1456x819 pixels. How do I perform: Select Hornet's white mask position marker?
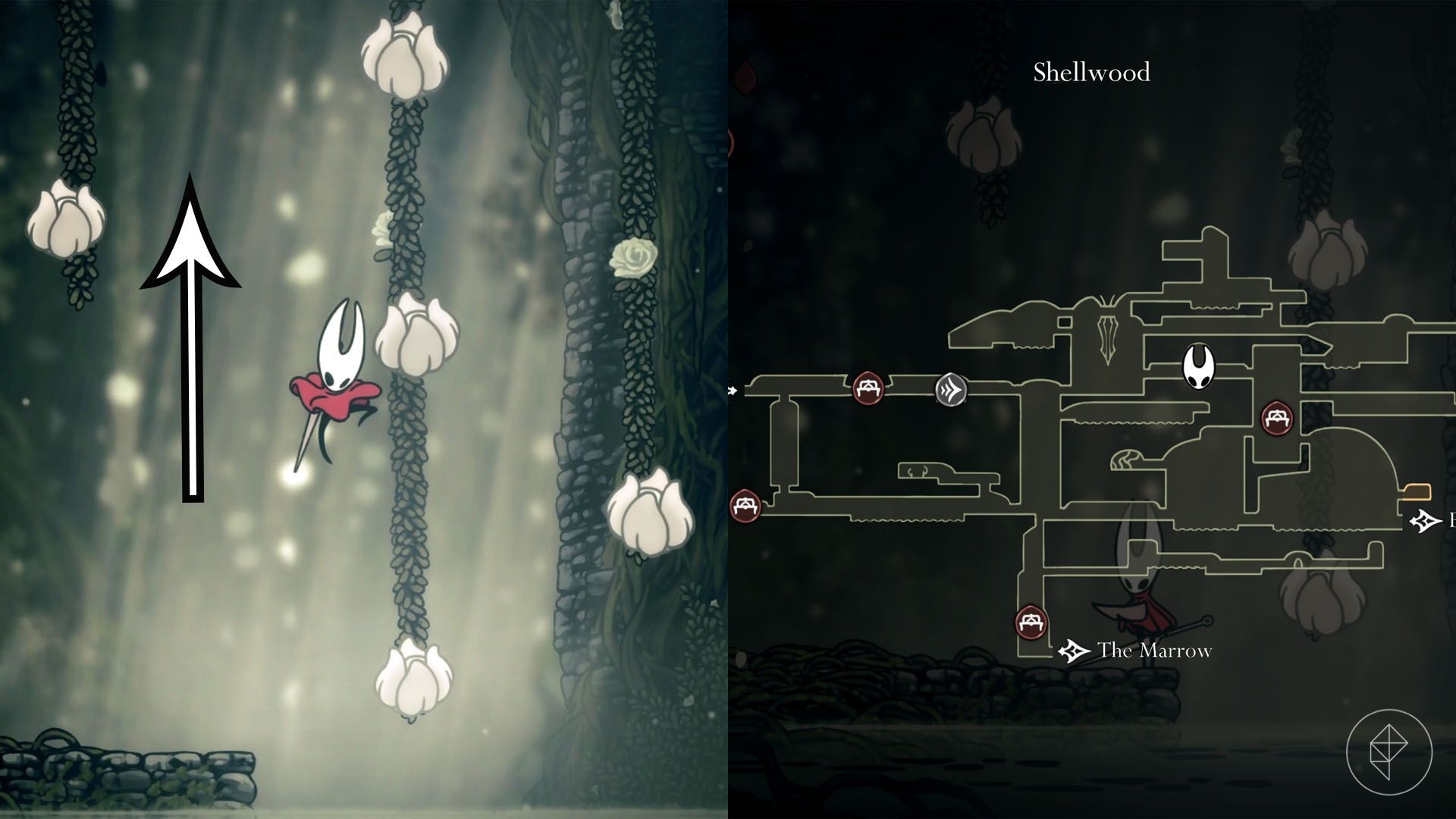tap(1200, 366)
